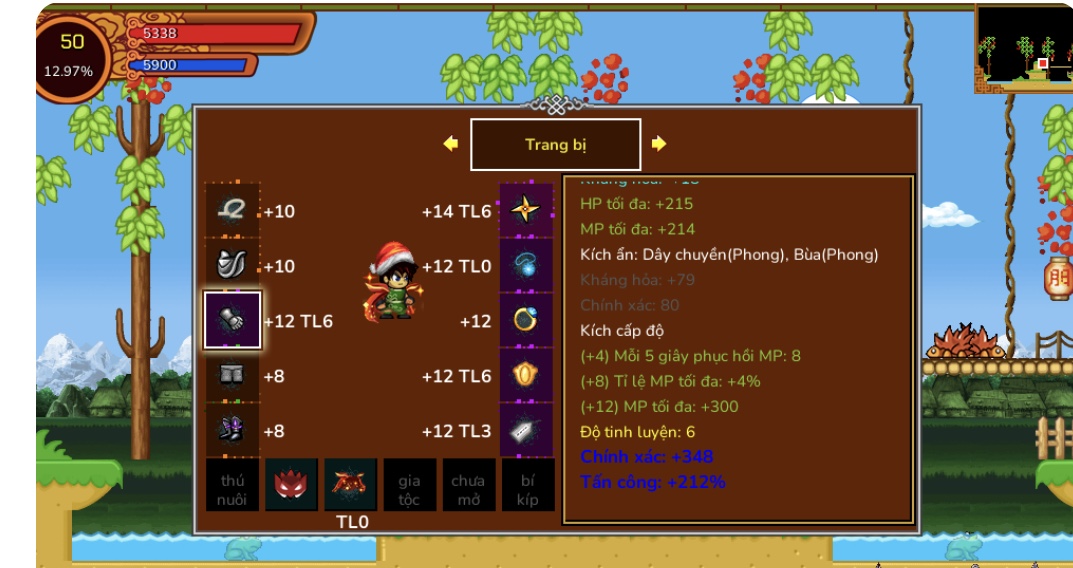1073x568 pixels.
Task: Inspect the gold ring slot
Action: pyautogui.click(x=526, y=320)
